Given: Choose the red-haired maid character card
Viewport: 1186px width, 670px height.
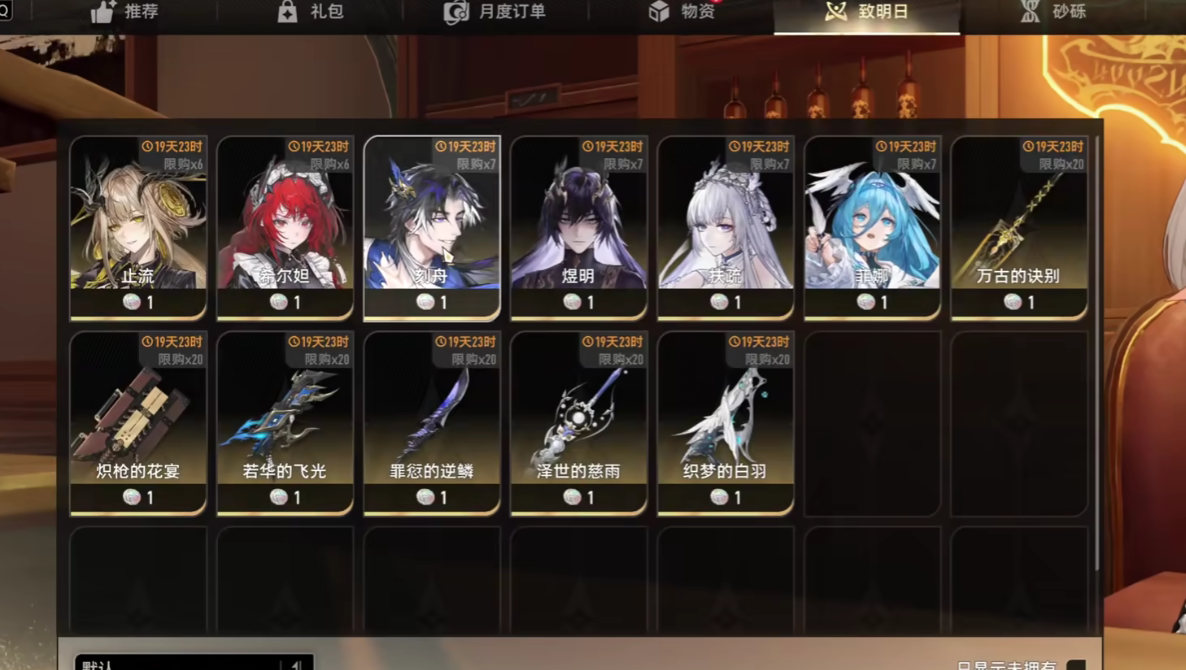Looking at the screenshot, I should coord(285,227).
